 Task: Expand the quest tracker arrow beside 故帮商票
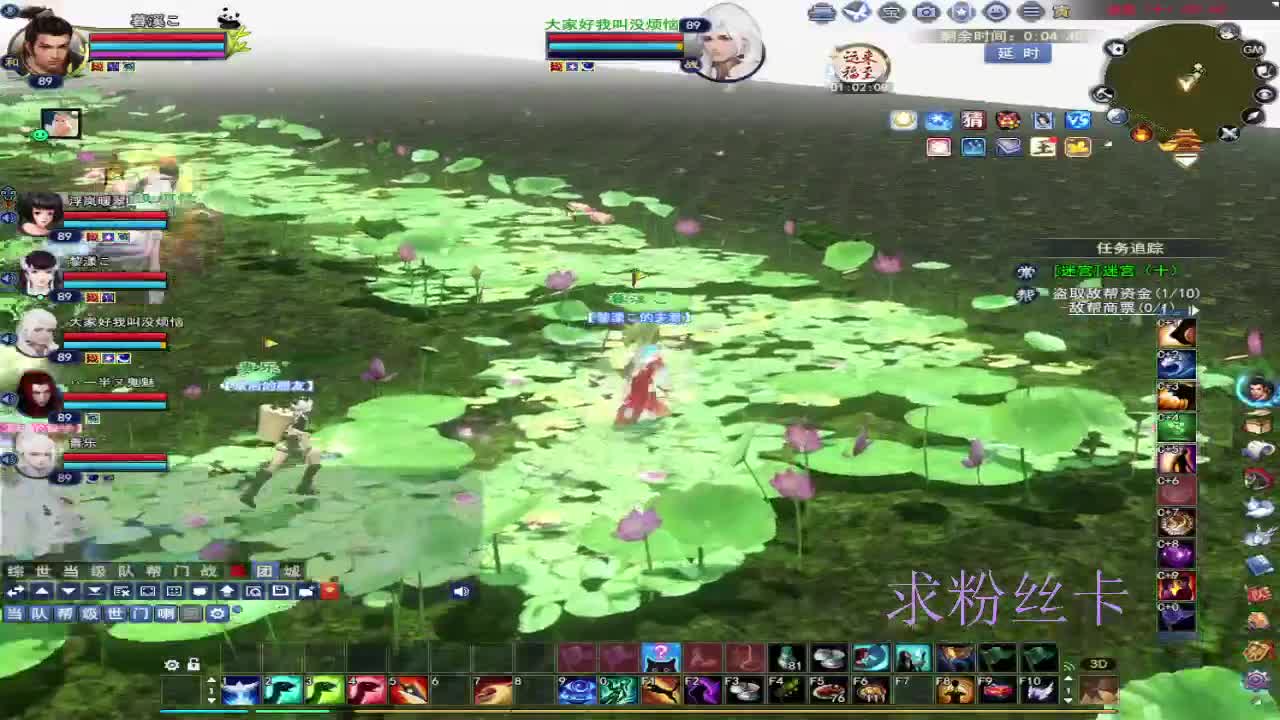pyautogui.click(x=1194, y=310)
